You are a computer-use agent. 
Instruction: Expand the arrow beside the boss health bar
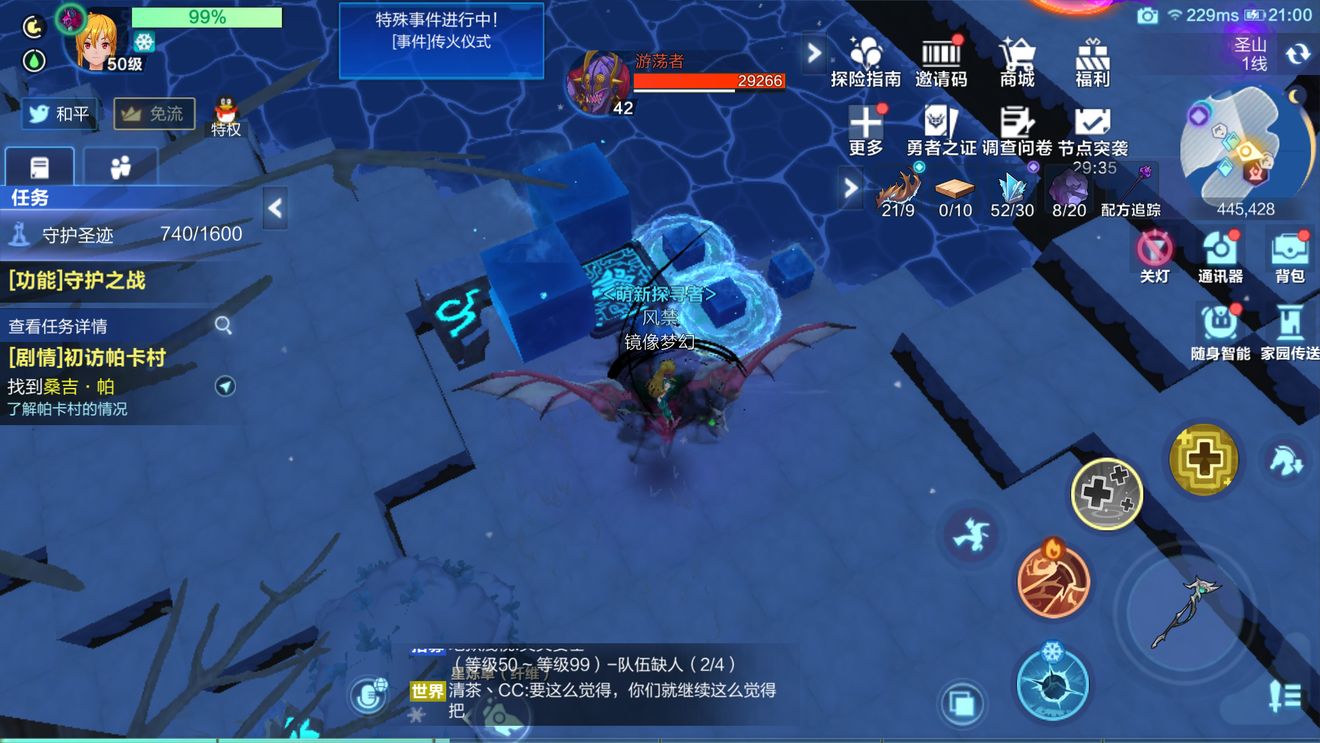pos(813,52)
